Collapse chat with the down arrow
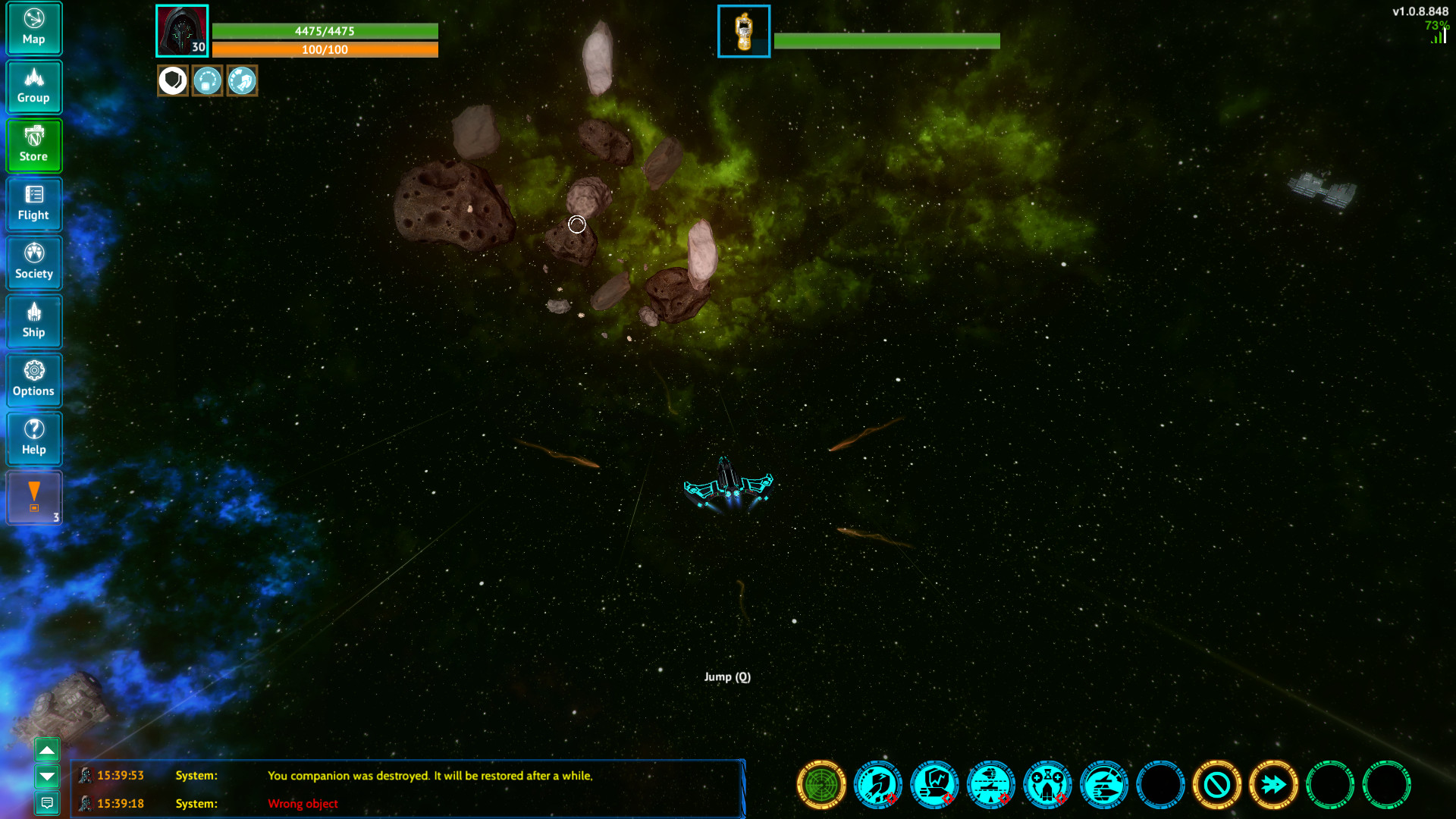This screenshot has height=819, width=1456. 47,777
